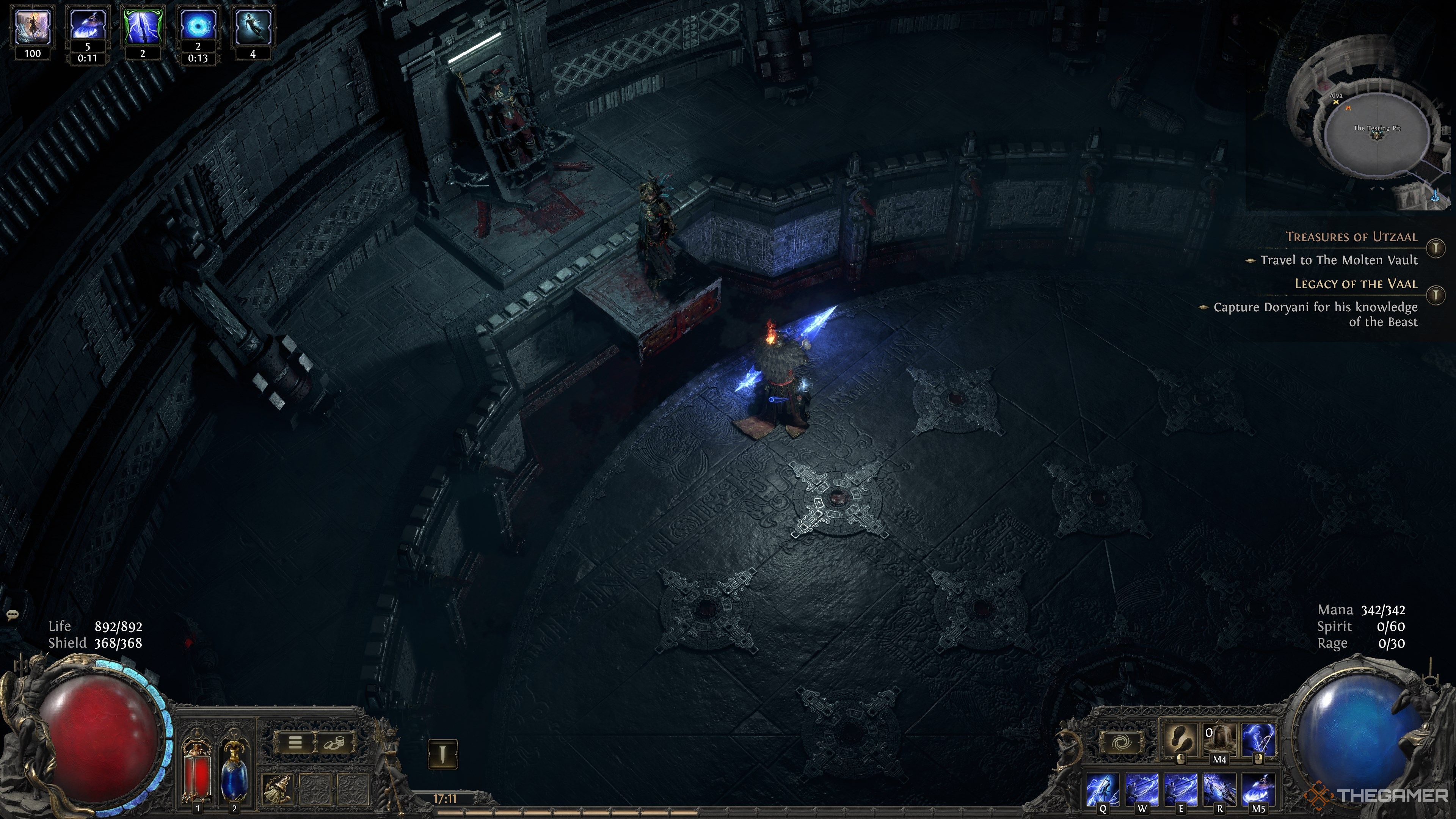Select the bell charm slot
The image size is (1456, 819).
[278, 789]
